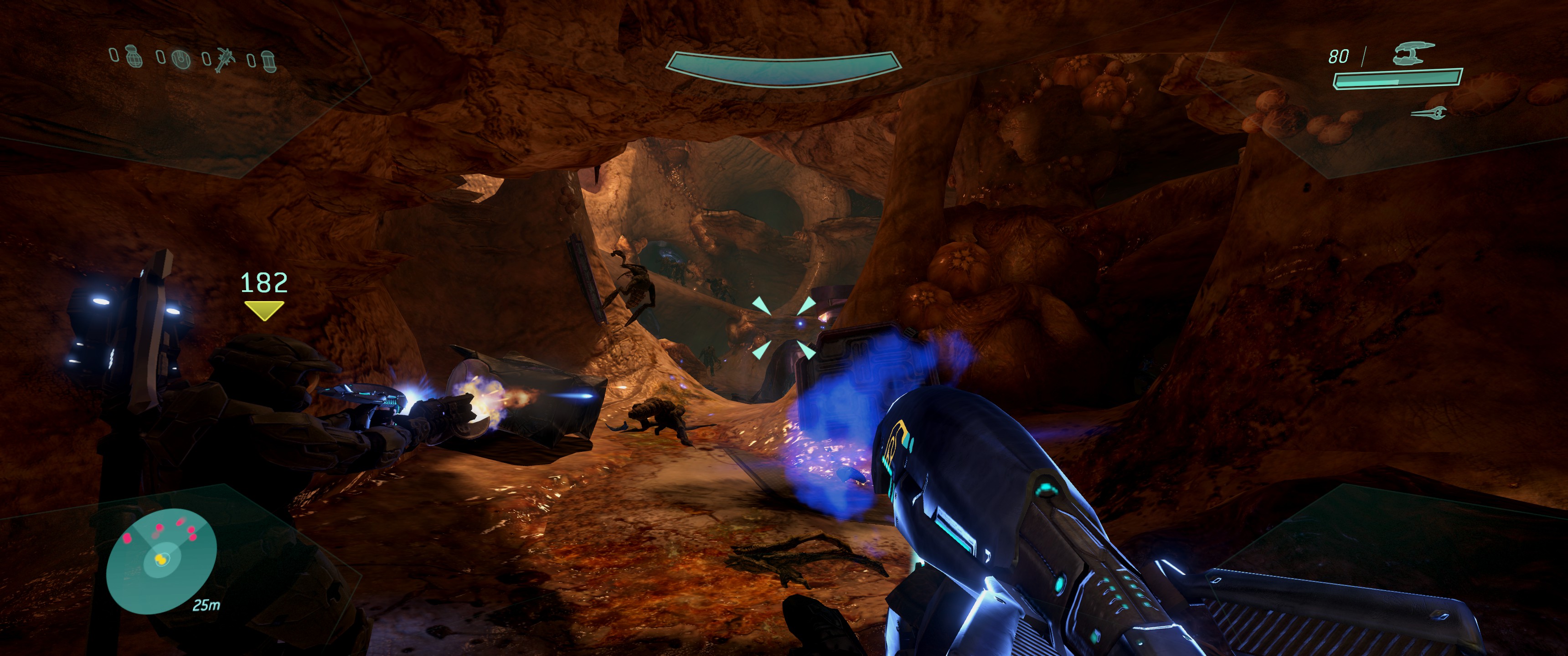Screen dimensions: 1568x656
Task: Click the plasma rifle weapon icon
Action: pos(1413,54)
